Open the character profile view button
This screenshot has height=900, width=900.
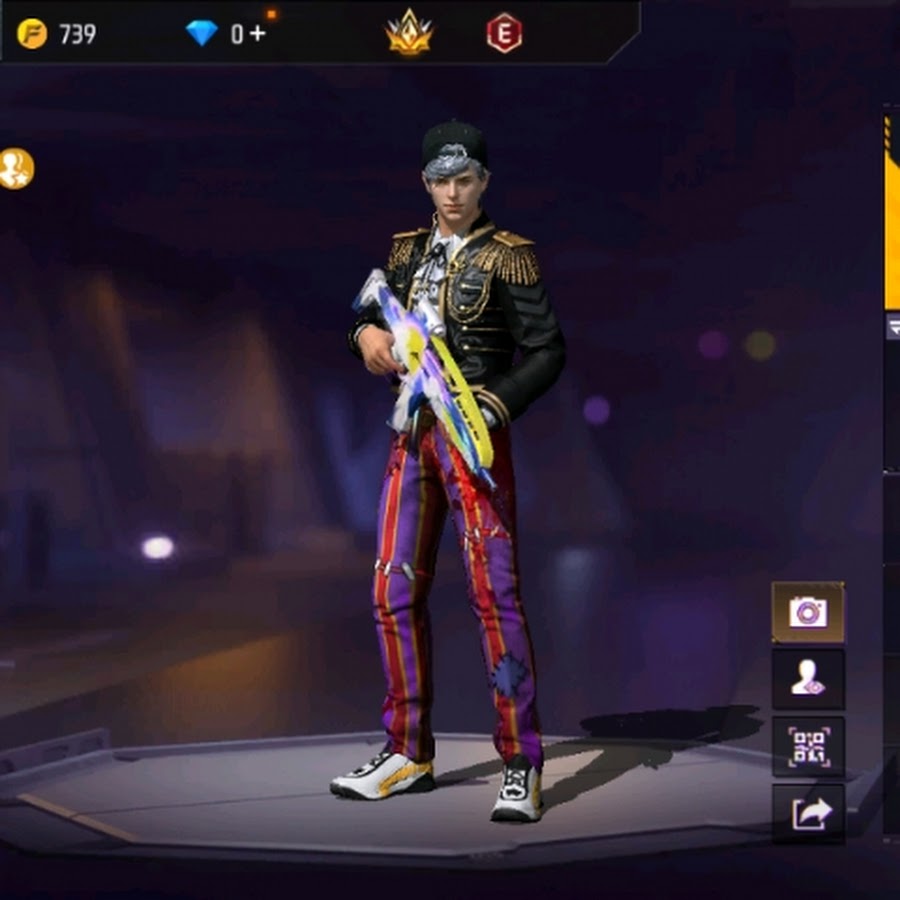[807, 679]
